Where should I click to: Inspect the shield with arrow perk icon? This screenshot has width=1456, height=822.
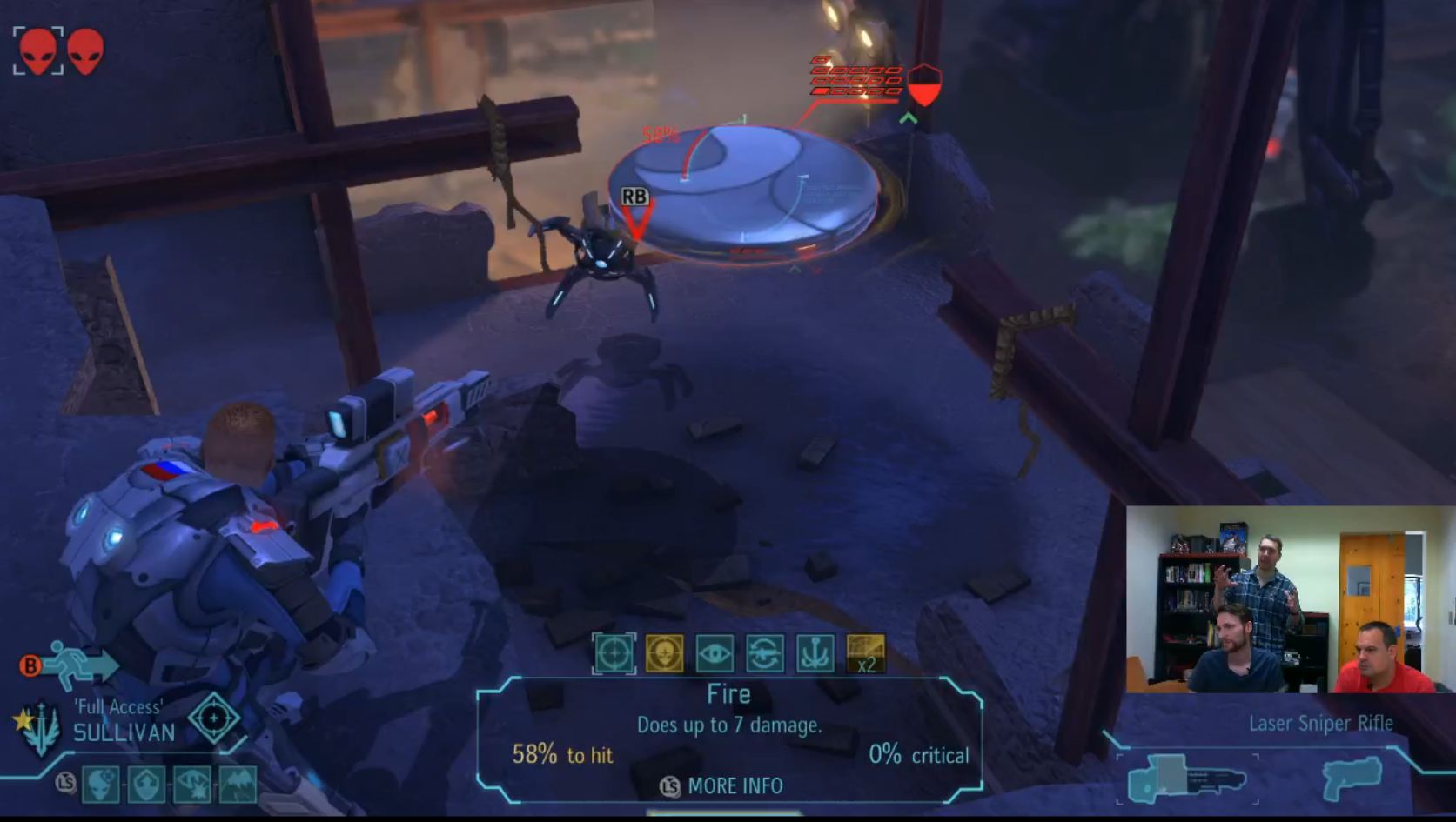click(x=146, y=785)
